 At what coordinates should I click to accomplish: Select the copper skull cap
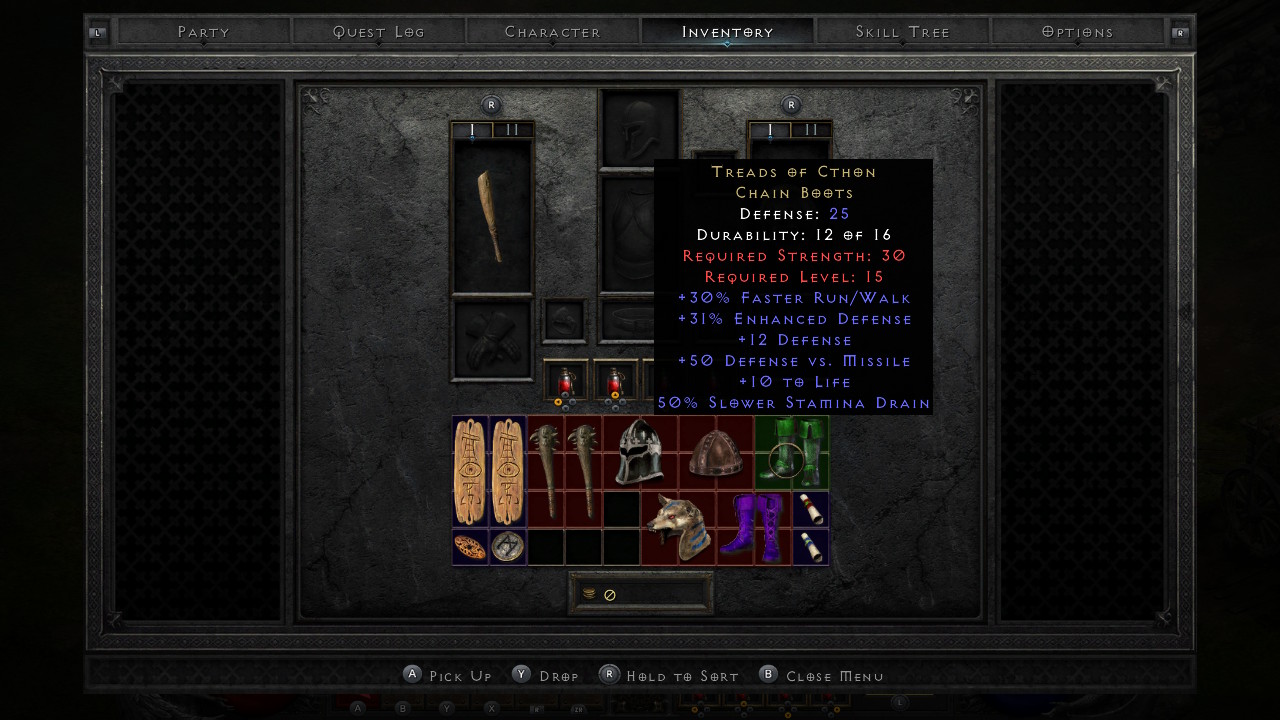[x=716, y=453]
